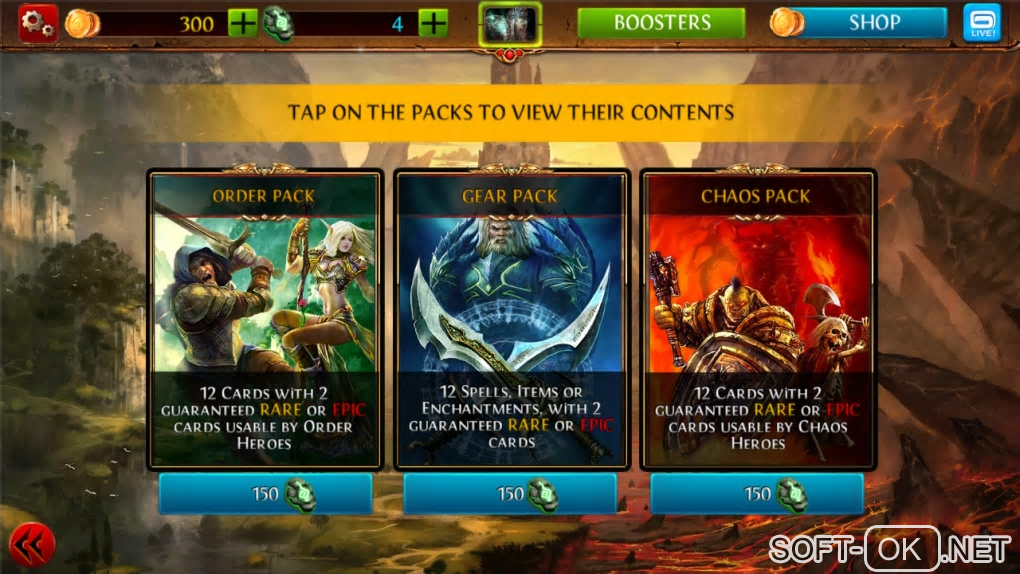Image resolution: width=1020 pixels, height=574 pixels.
Task: View contents of the Order Pack
Action: point(264,320)
